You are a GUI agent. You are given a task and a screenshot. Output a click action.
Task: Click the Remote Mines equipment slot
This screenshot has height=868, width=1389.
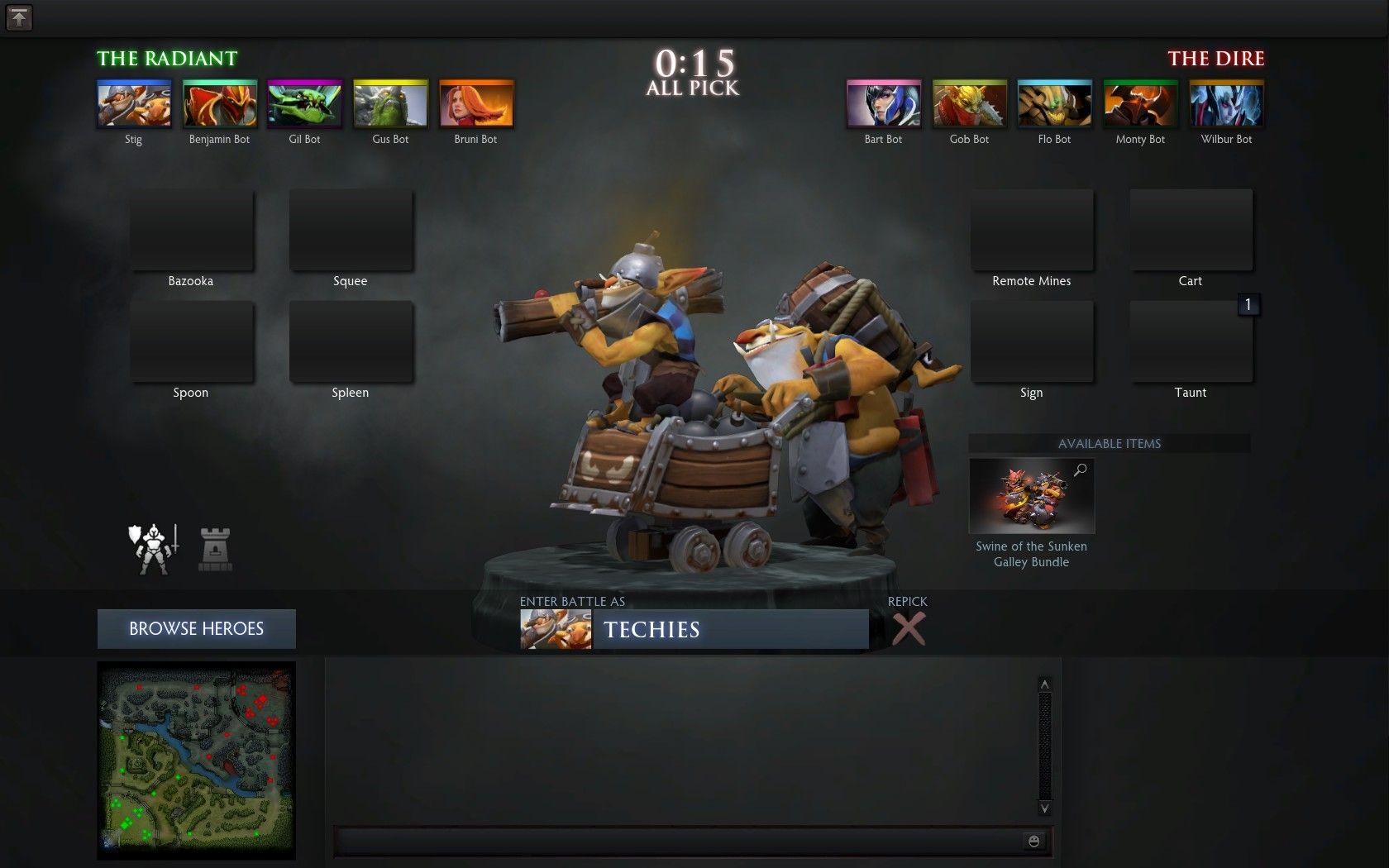pyautogui.click(x=1032, y=229)
